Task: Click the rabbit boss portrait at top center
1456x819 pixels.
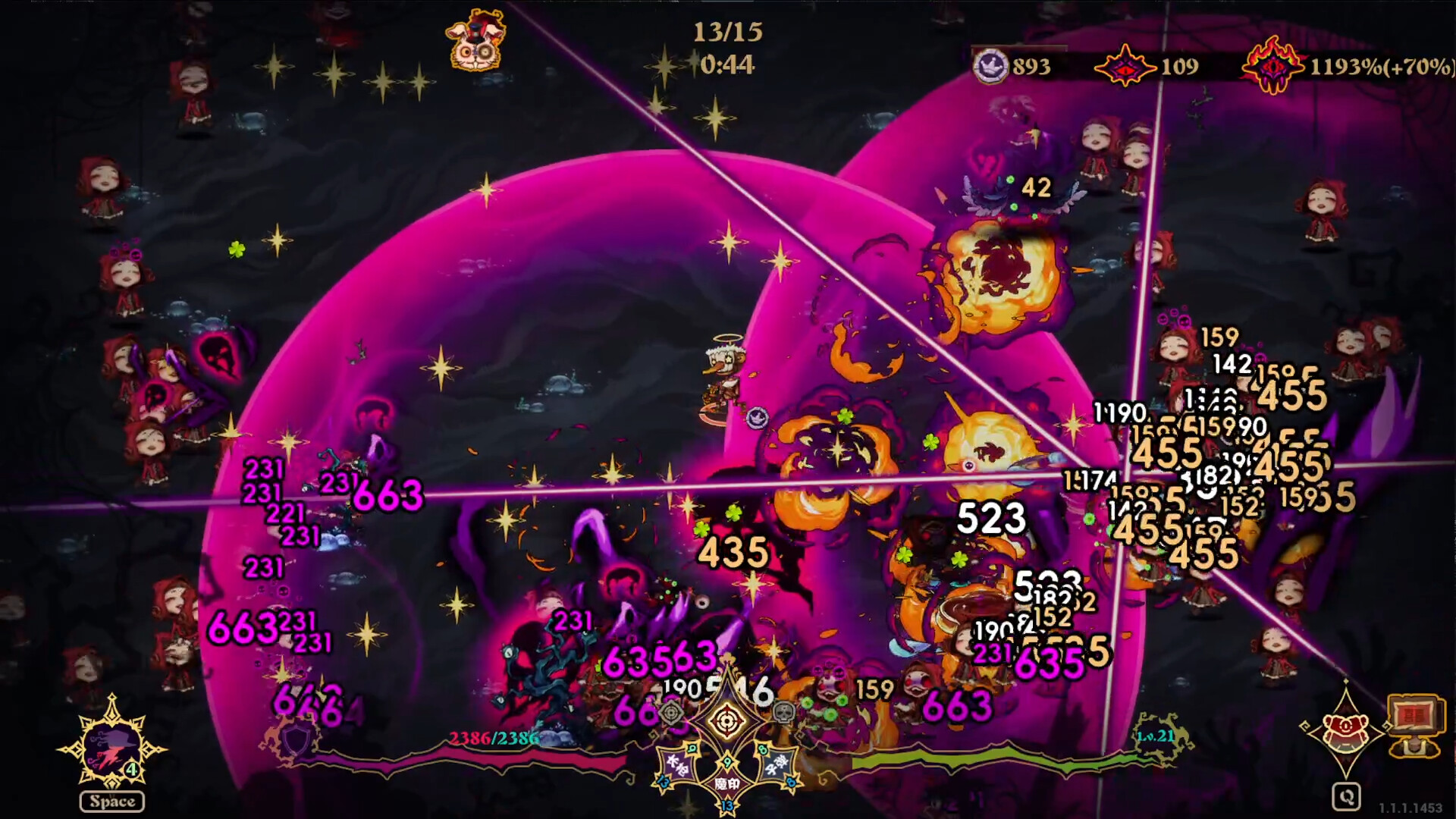Action: [477, 42]
